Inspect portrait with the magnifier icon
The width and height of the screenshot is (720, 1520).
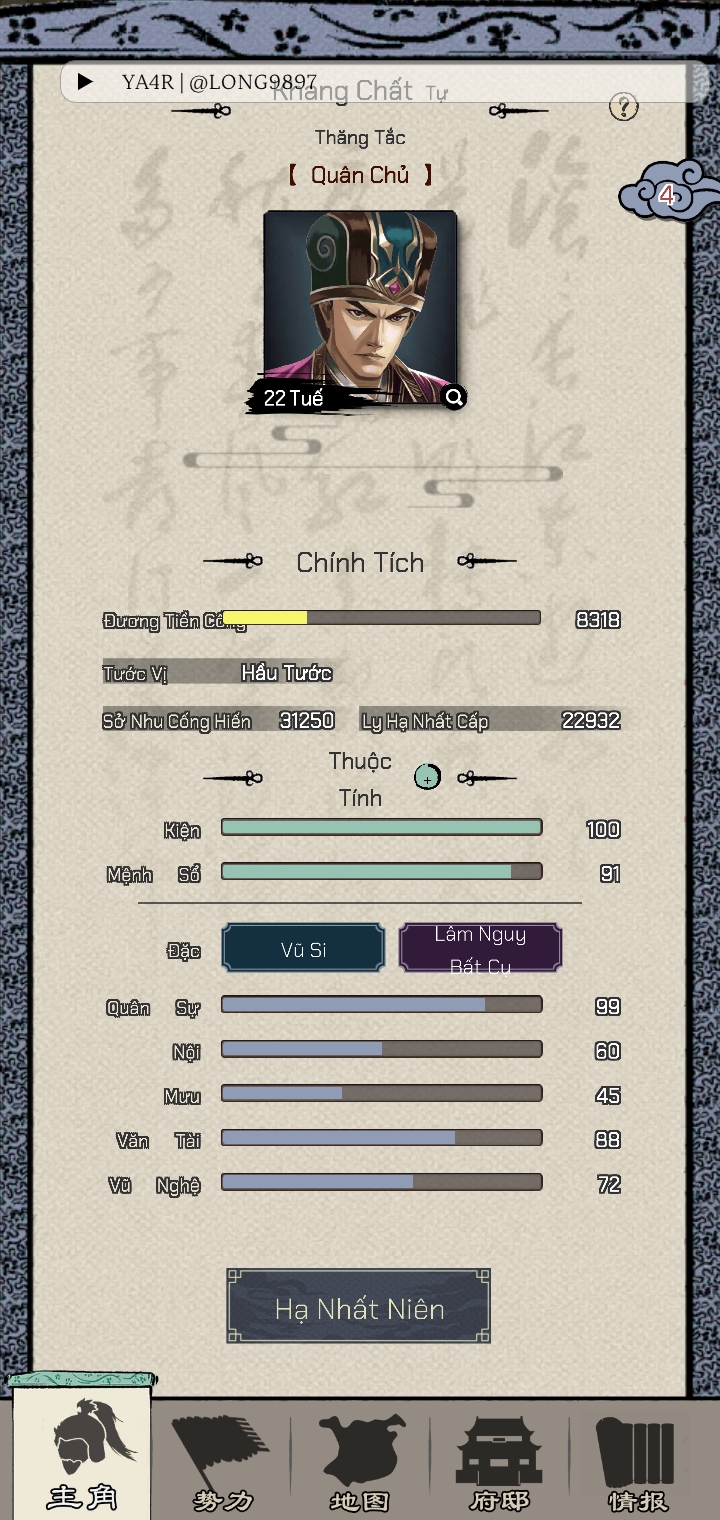coord(454,398)
